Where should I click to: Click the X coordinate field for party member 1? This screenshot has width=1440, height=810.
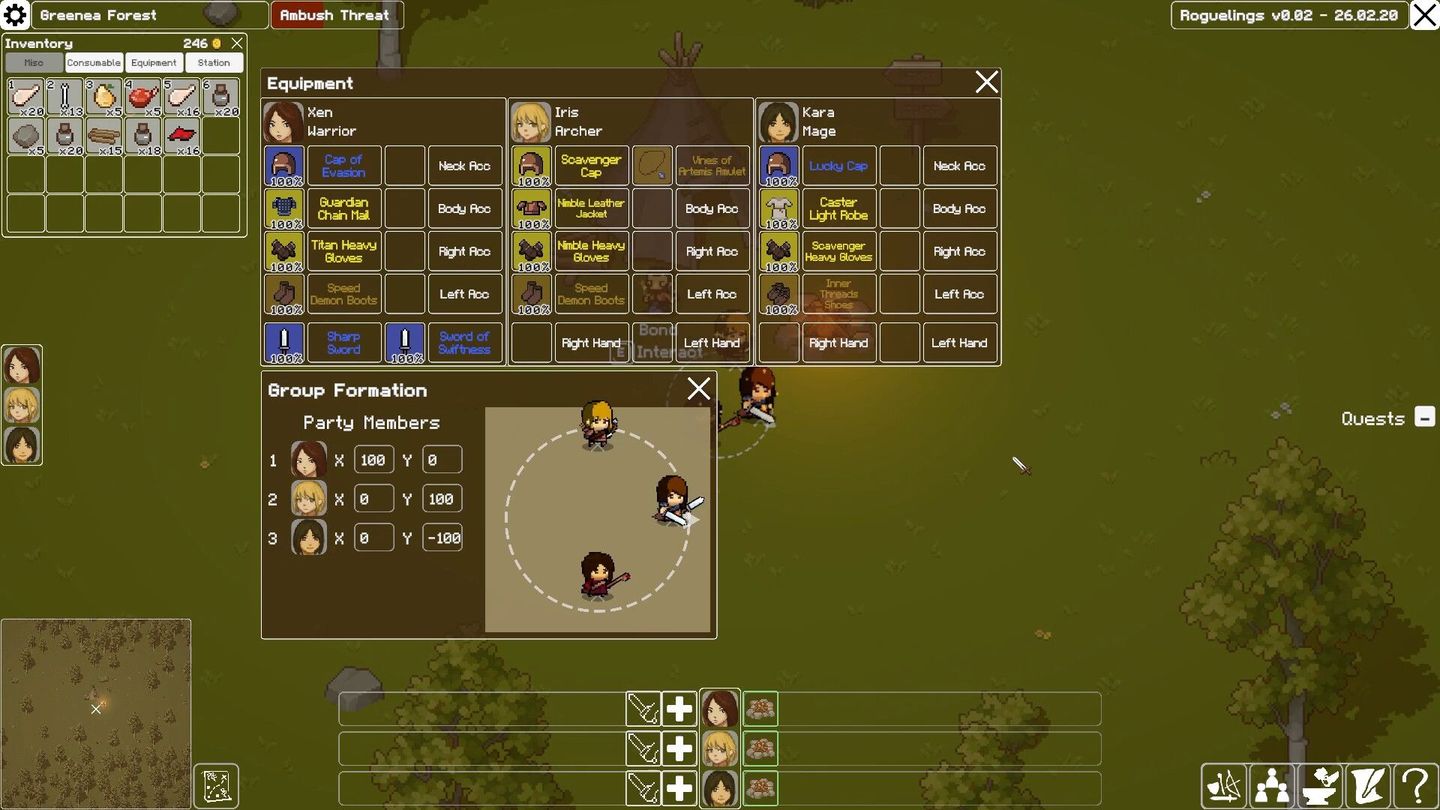point(373,459)
